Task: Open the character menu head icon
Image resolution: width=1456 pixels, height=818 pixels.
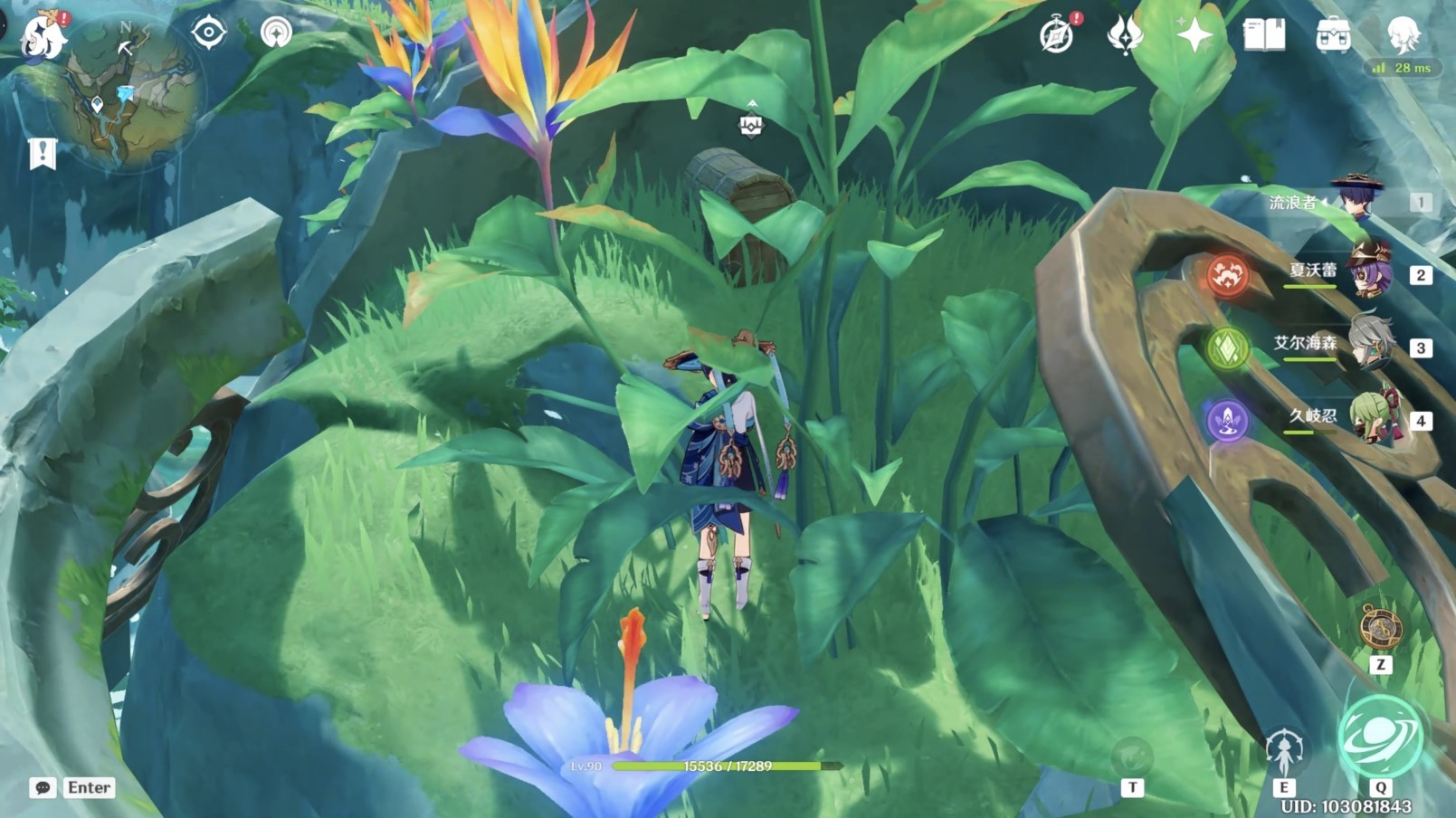Action: [1403, 35]
